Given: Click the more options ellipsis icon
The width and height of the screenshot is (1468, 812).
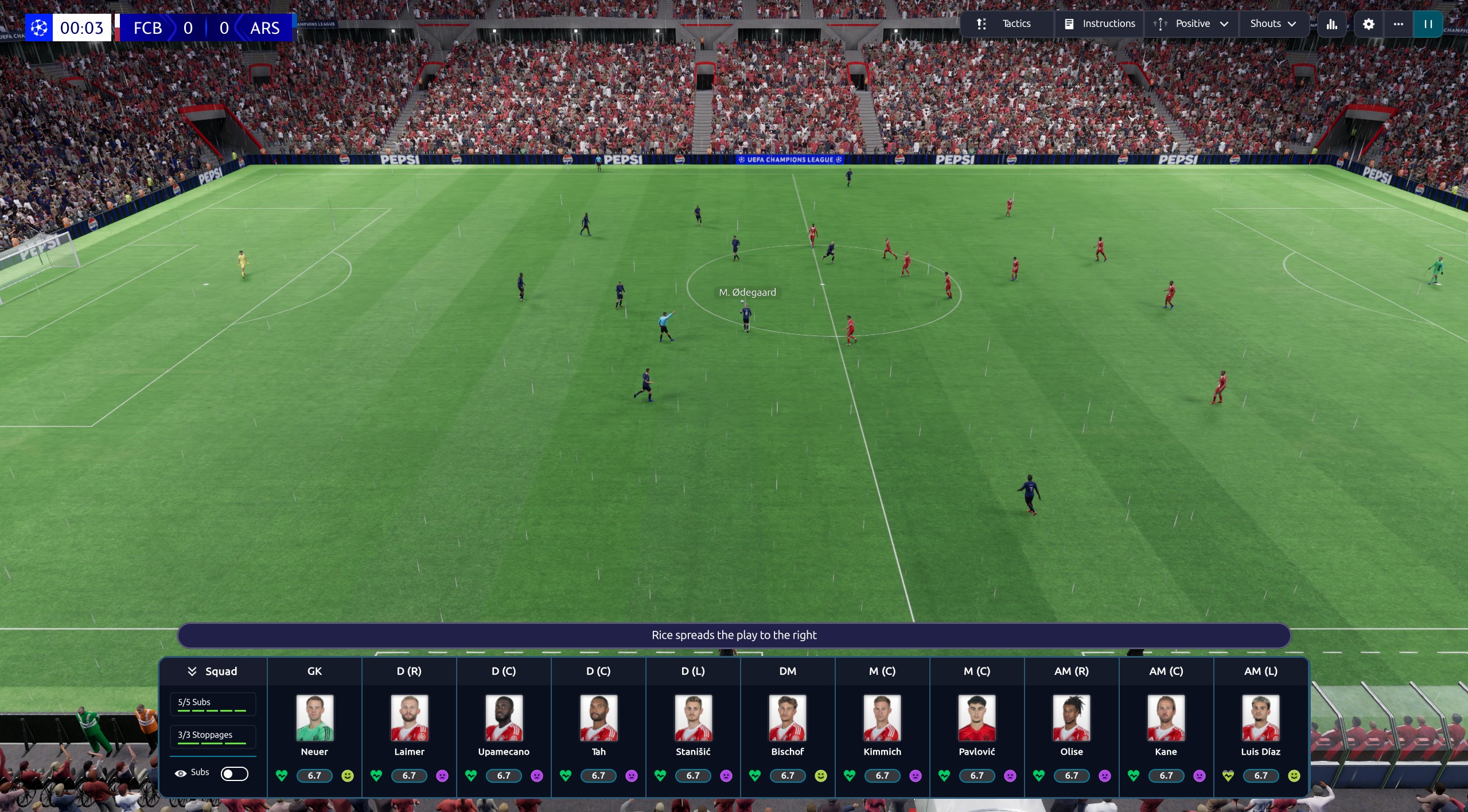Looking at the screenshot, I should (x=1397, y=24).
